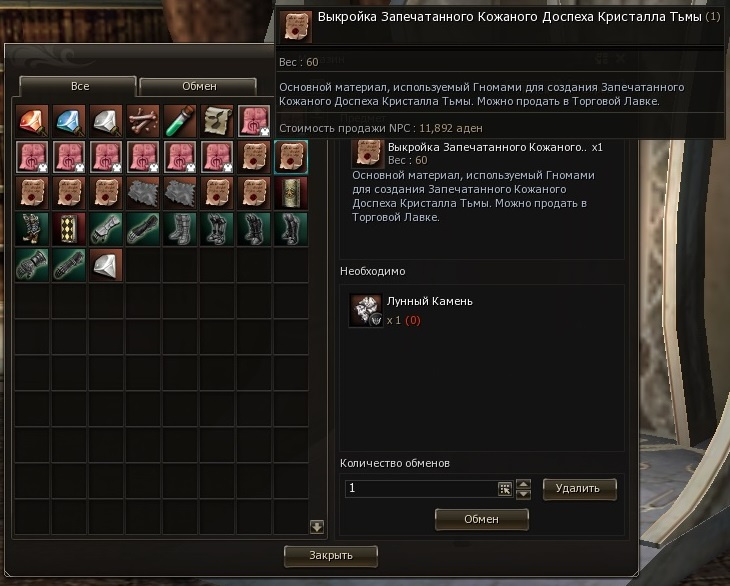The height and width of the screenshot is (586, 730).
Task: Choose the green potion vial slot
Action: (180, 120)
